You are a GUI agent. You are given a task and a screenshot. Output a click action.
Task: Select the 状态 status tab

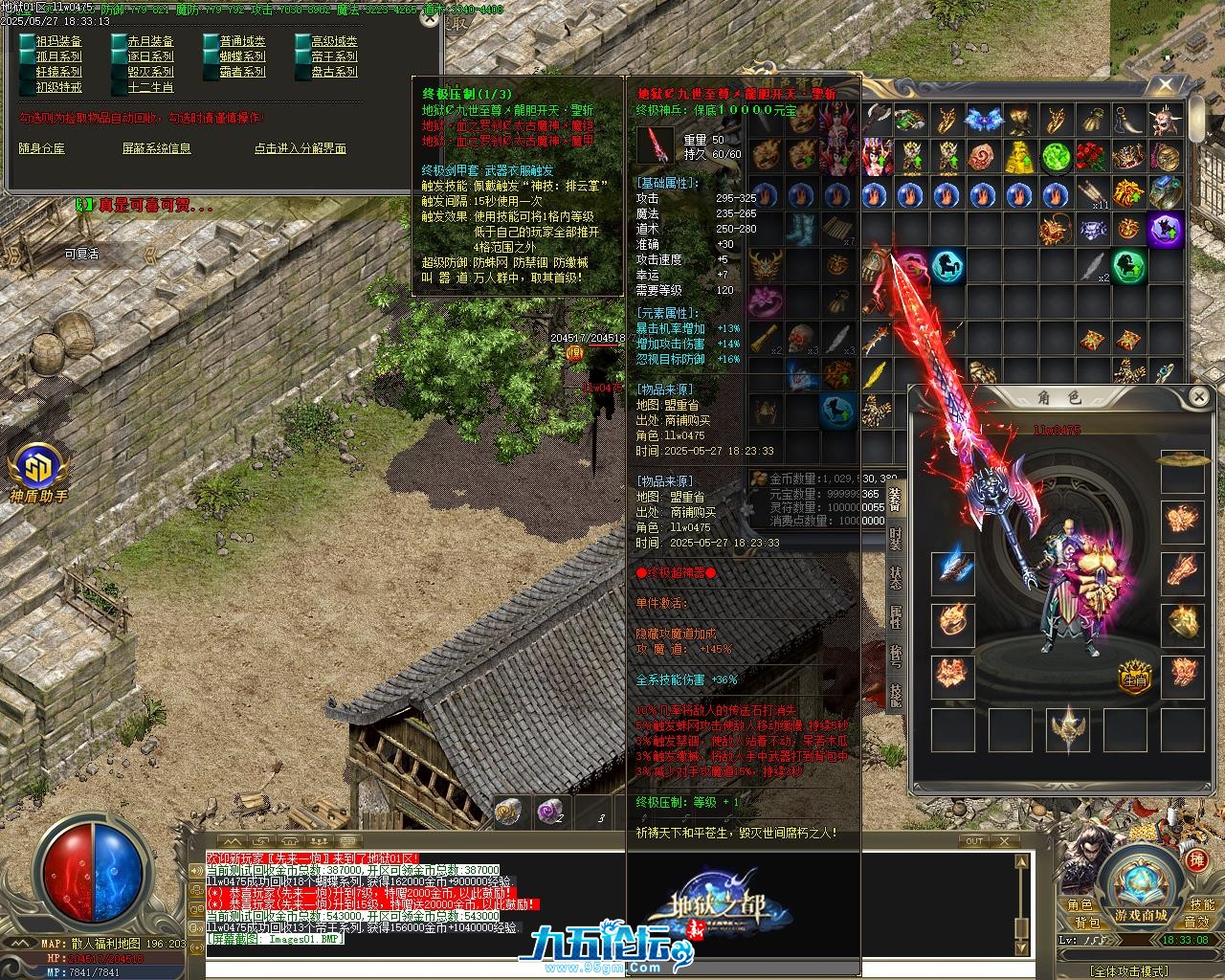895,578
